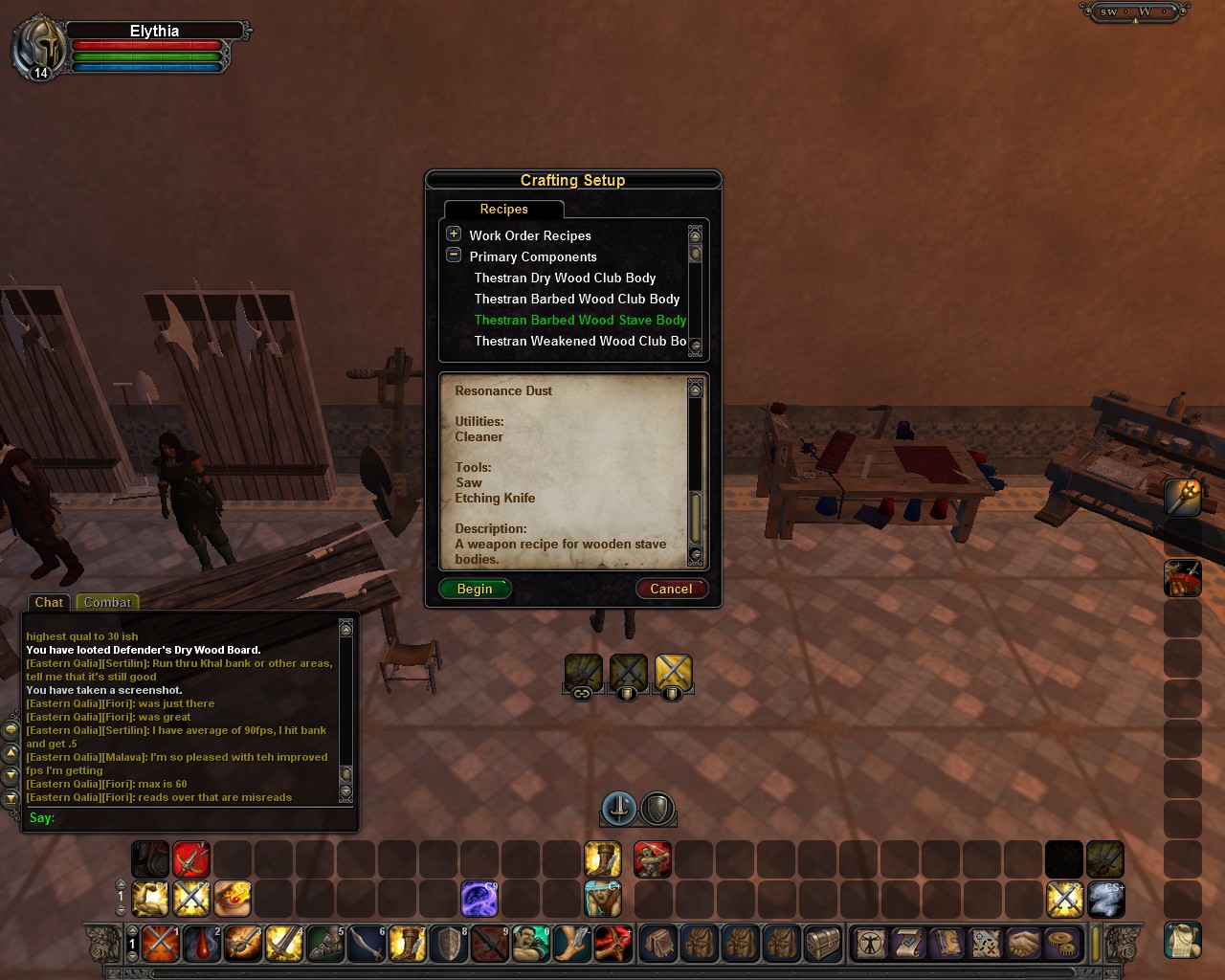Screen dimensions: 1225x980
Task: Open the gear settings icon
Action: pos(1061,944)
